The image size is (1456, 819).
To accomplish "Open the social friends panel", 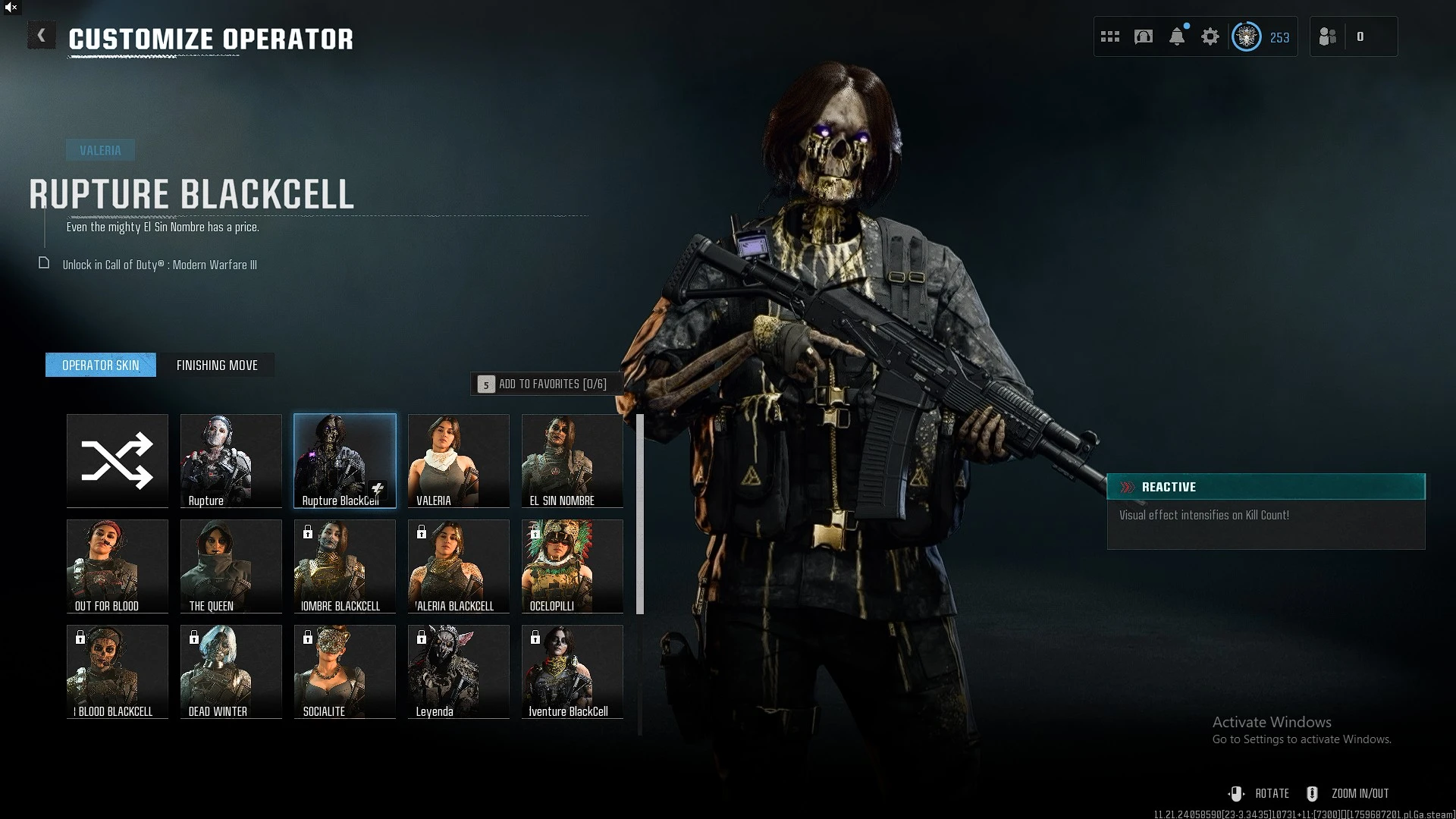I will (x=1328, y=36).
